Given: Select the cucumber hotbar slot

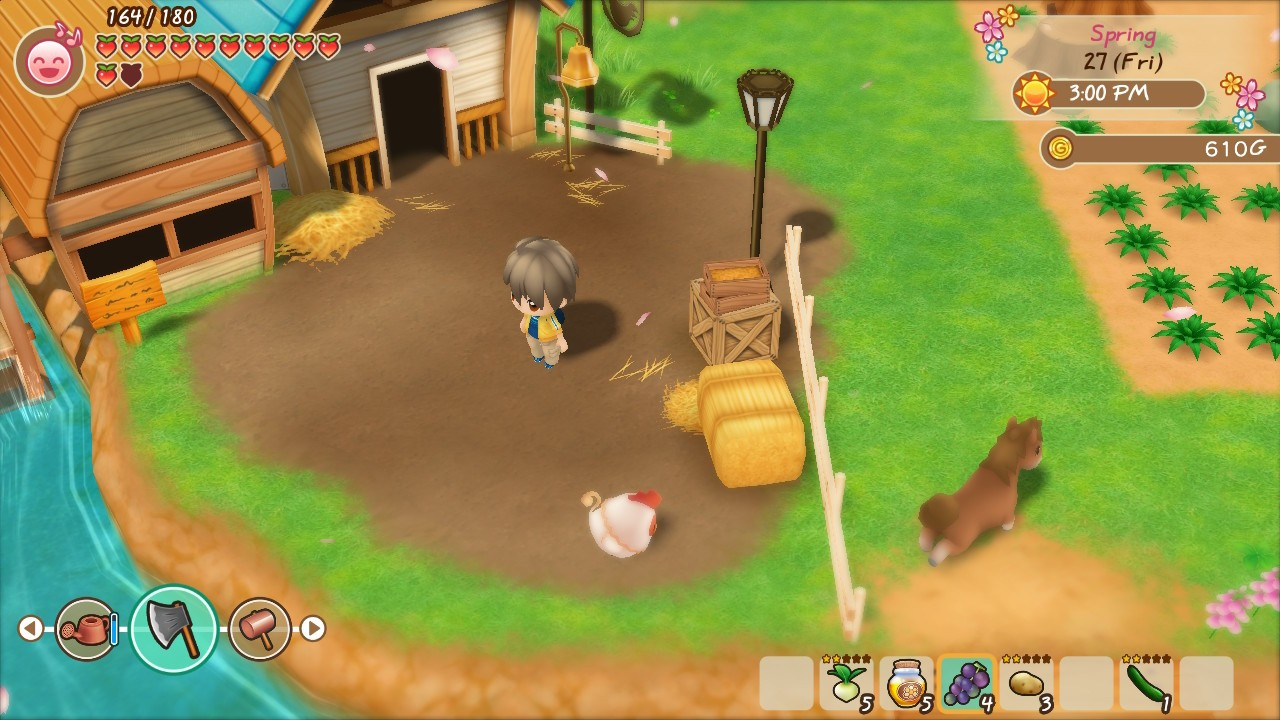Looking at the screenshot, I should [x=1146, y=683].
